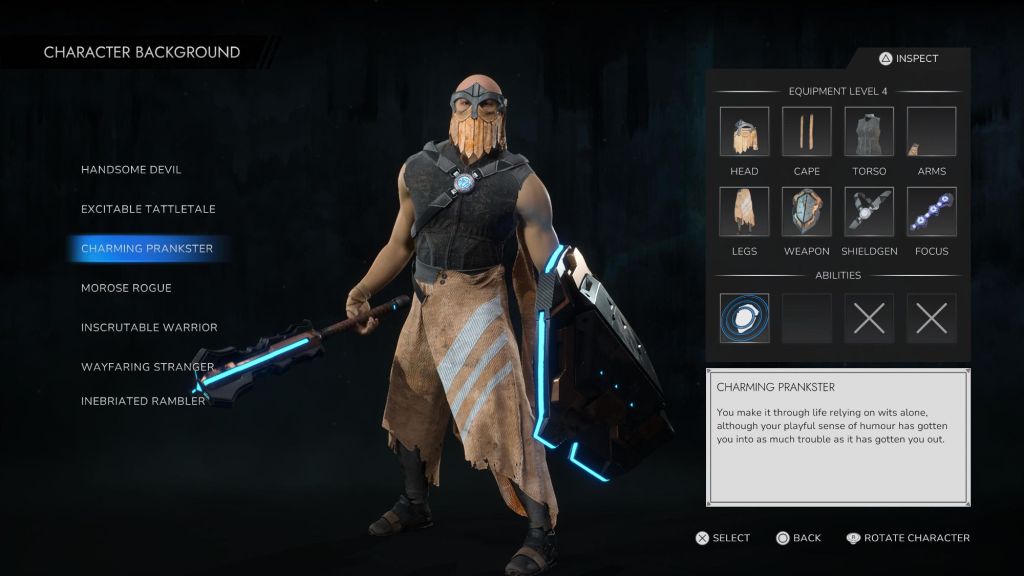Choose the Inscrutable Warrior background

(149, 327)
